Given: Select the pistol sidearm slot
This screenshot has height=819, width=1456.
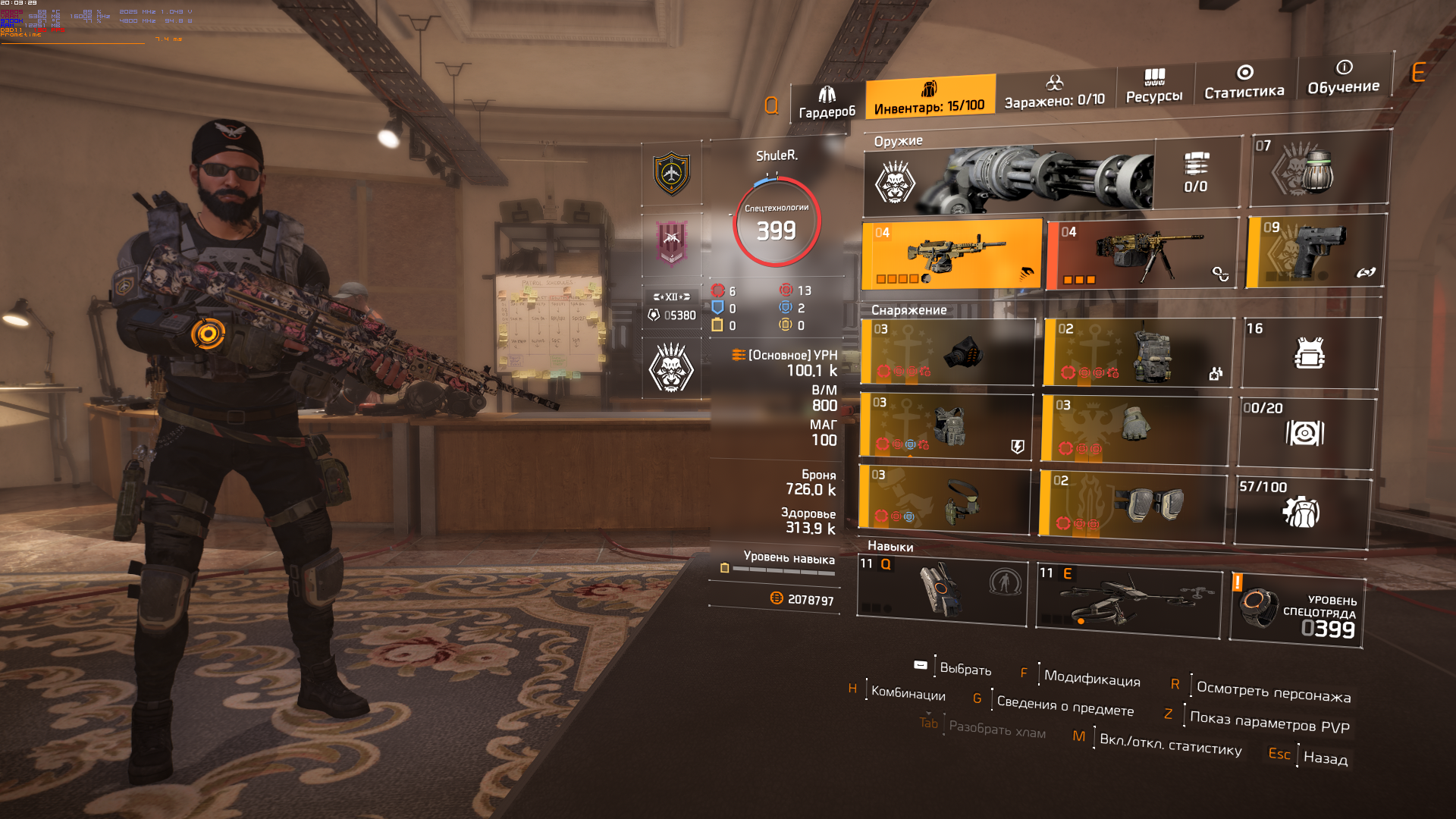Looking at the screenshot, I should tap(1316, 251).
